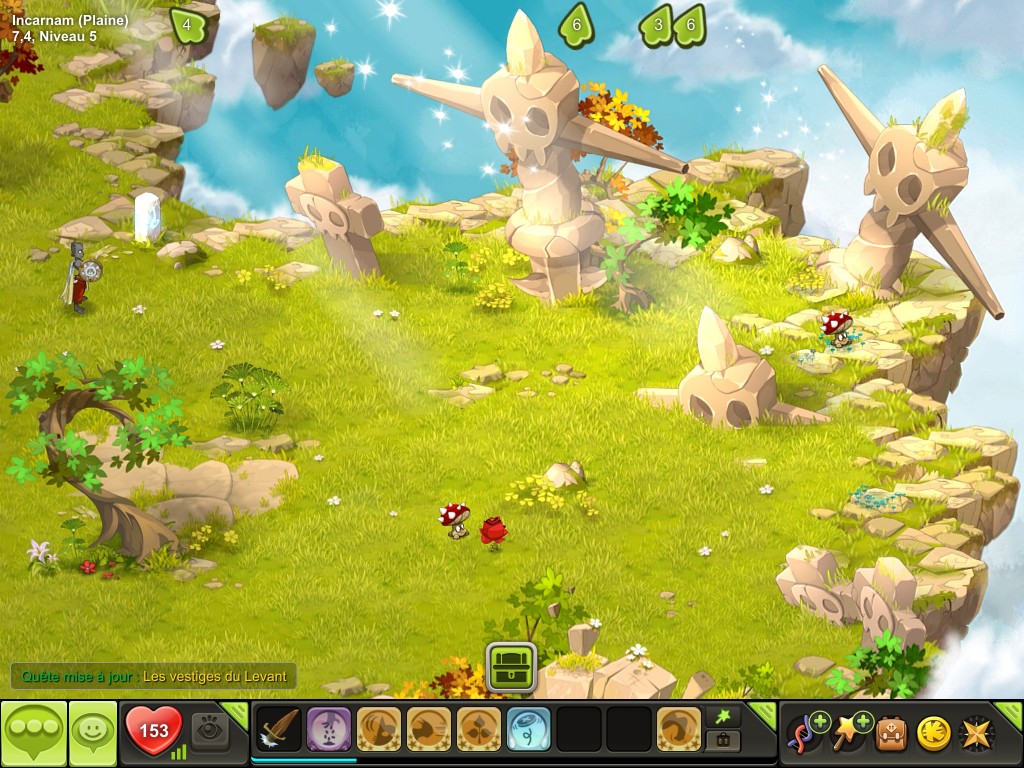Click the green treasure chest button
Image resolution: width=1024 pixels, height=768 pixels.
point(511,667)
